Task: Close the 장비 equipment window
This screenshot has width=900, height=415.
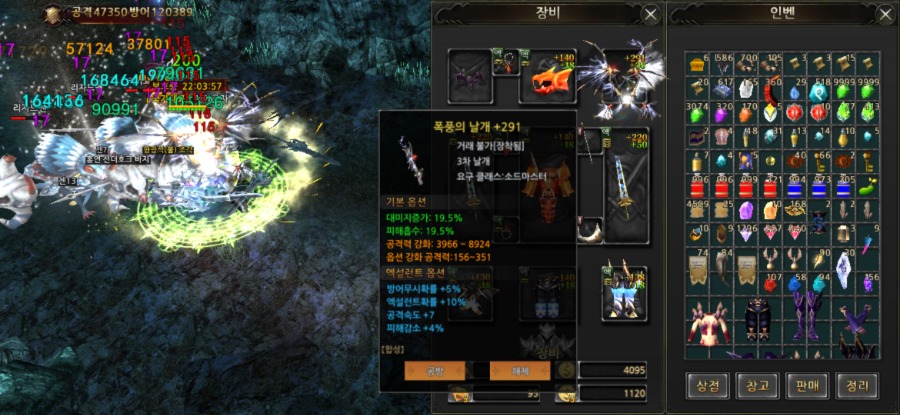Action: 651,15
